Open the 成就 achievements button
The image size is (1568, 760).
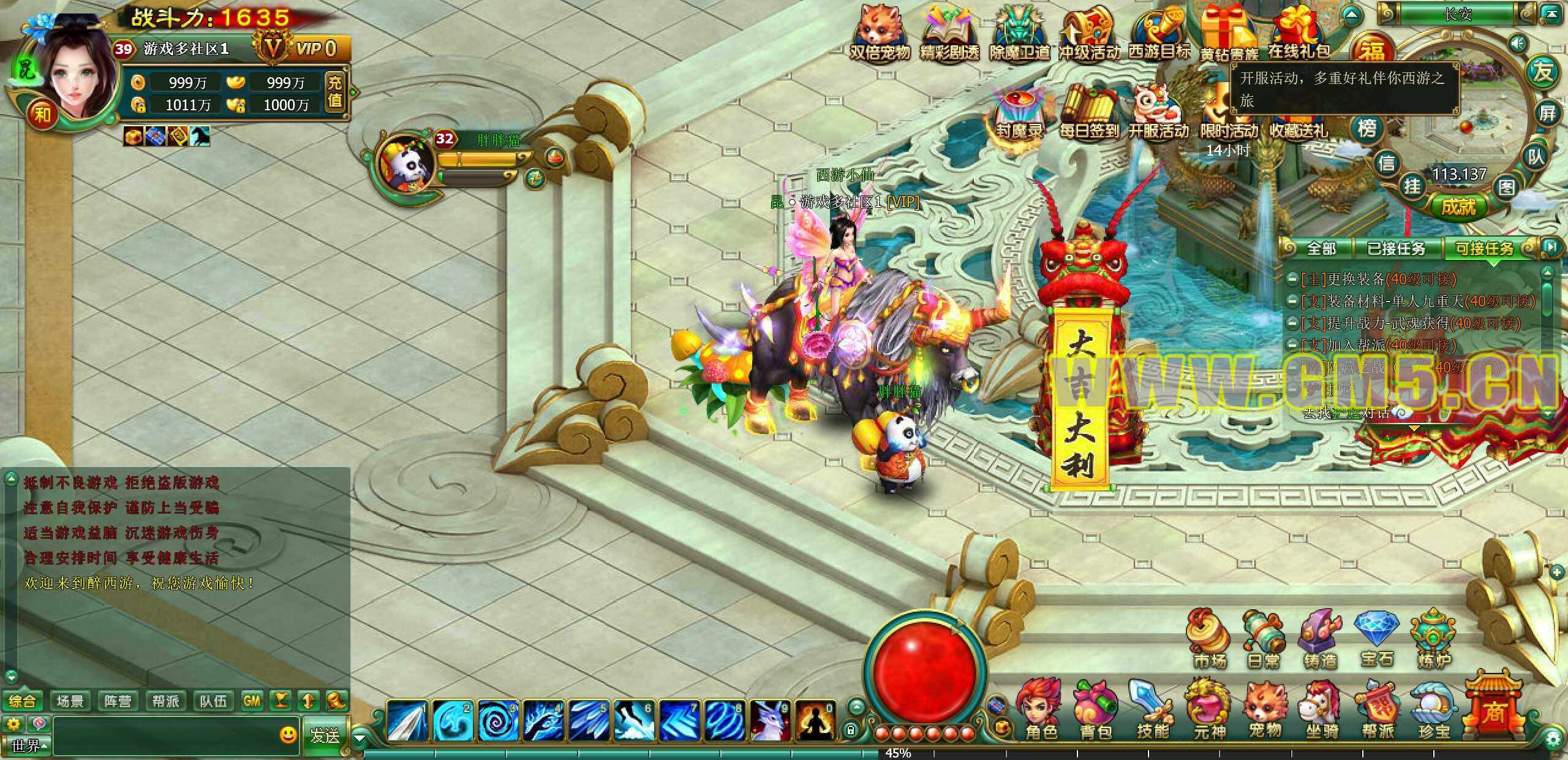(x=1458, y=207)
